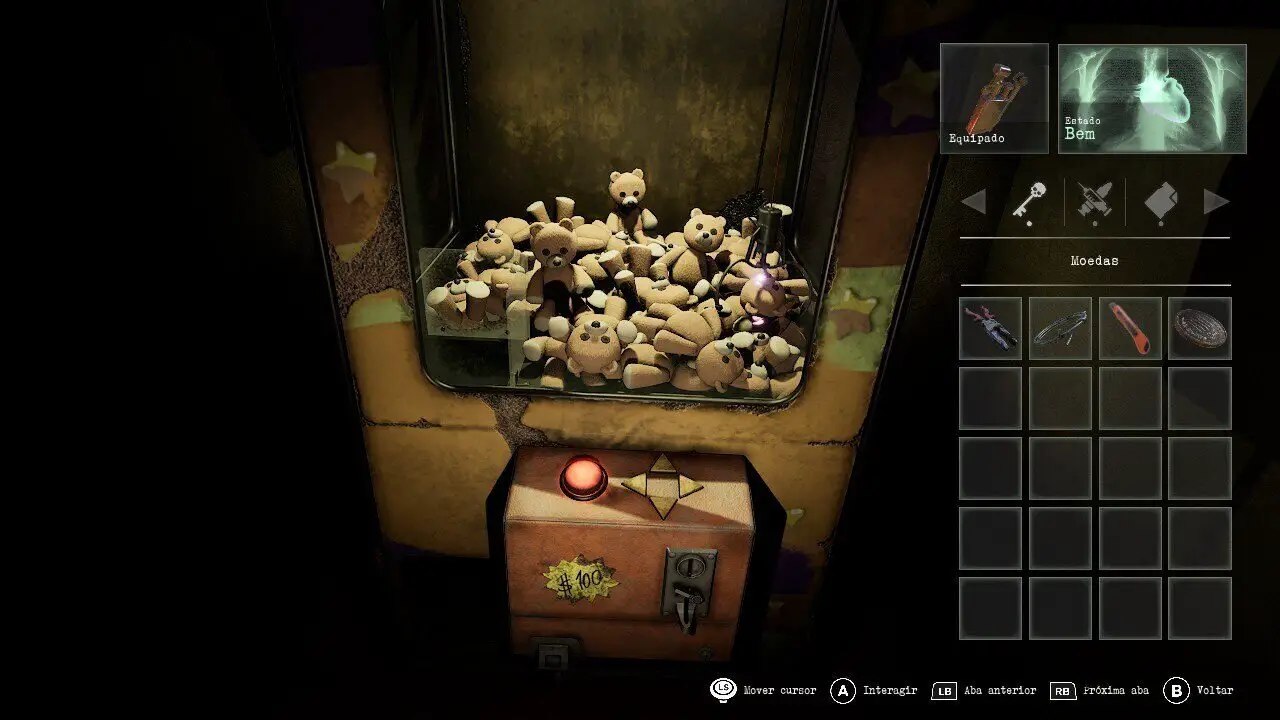Image resolution: width=1280 pixels, height=720 pixels.
Task: Switch to the documents file tab
Action: pos(1160,202)
